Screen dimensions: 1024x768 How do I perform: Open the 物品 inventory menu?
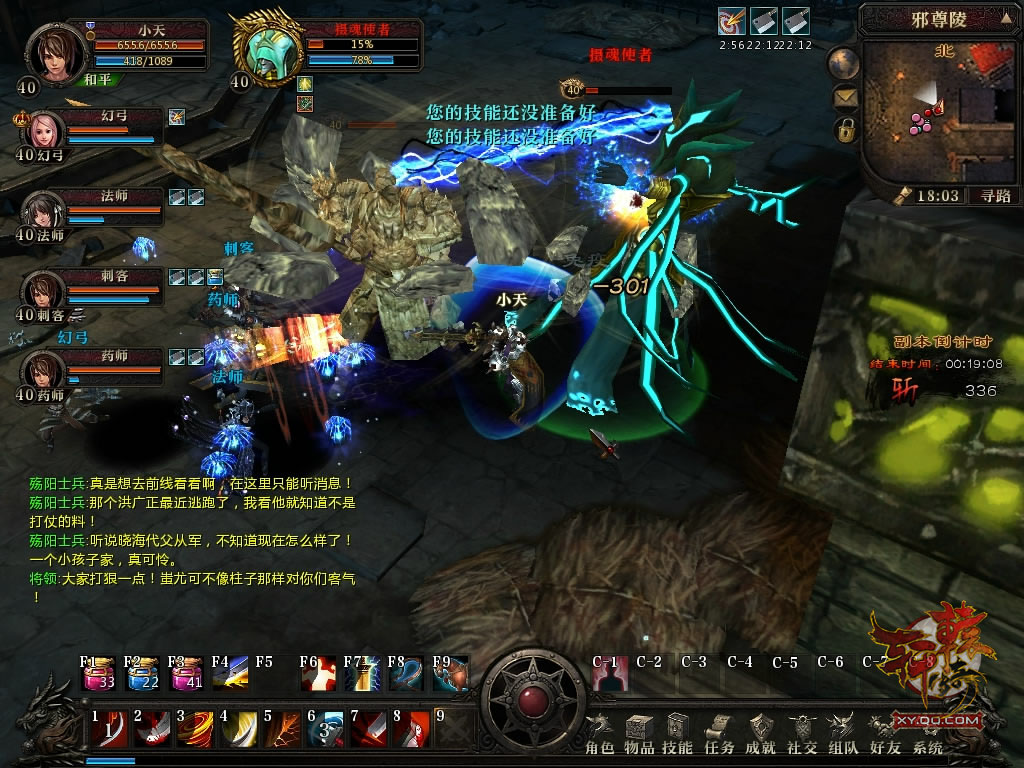639,735
